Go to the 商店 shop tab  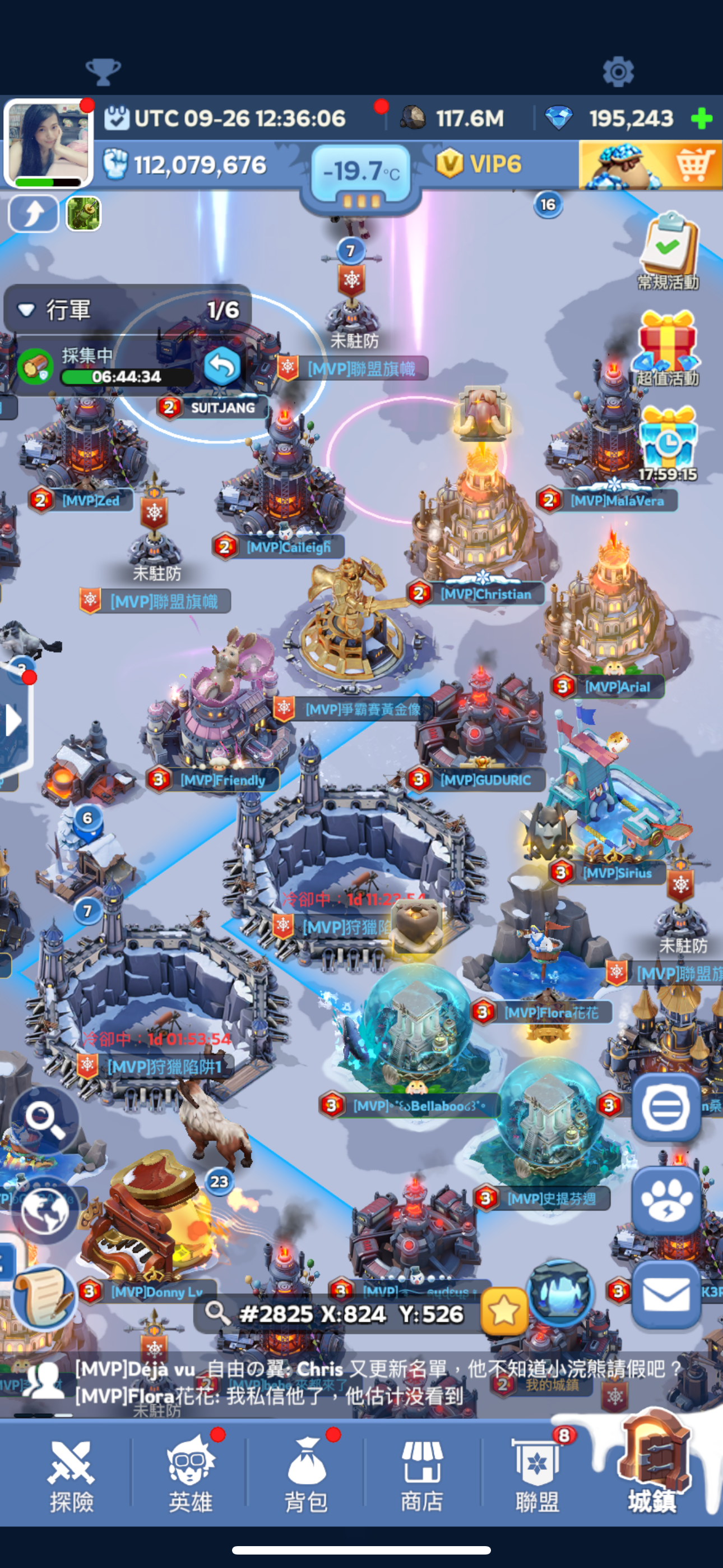(421, 1475)
